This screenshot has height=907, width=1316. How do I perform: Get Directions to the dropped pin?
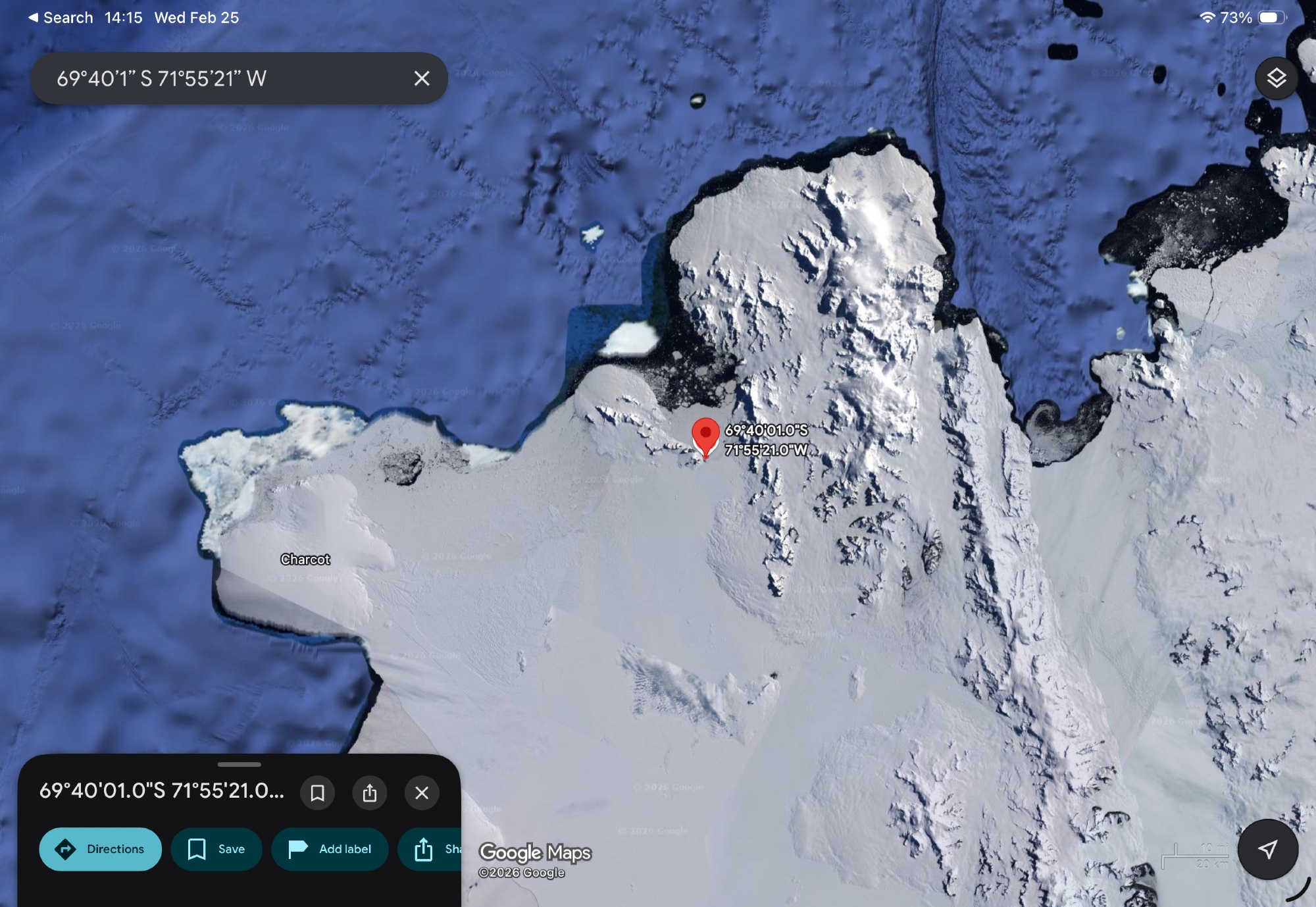(100, 849)
